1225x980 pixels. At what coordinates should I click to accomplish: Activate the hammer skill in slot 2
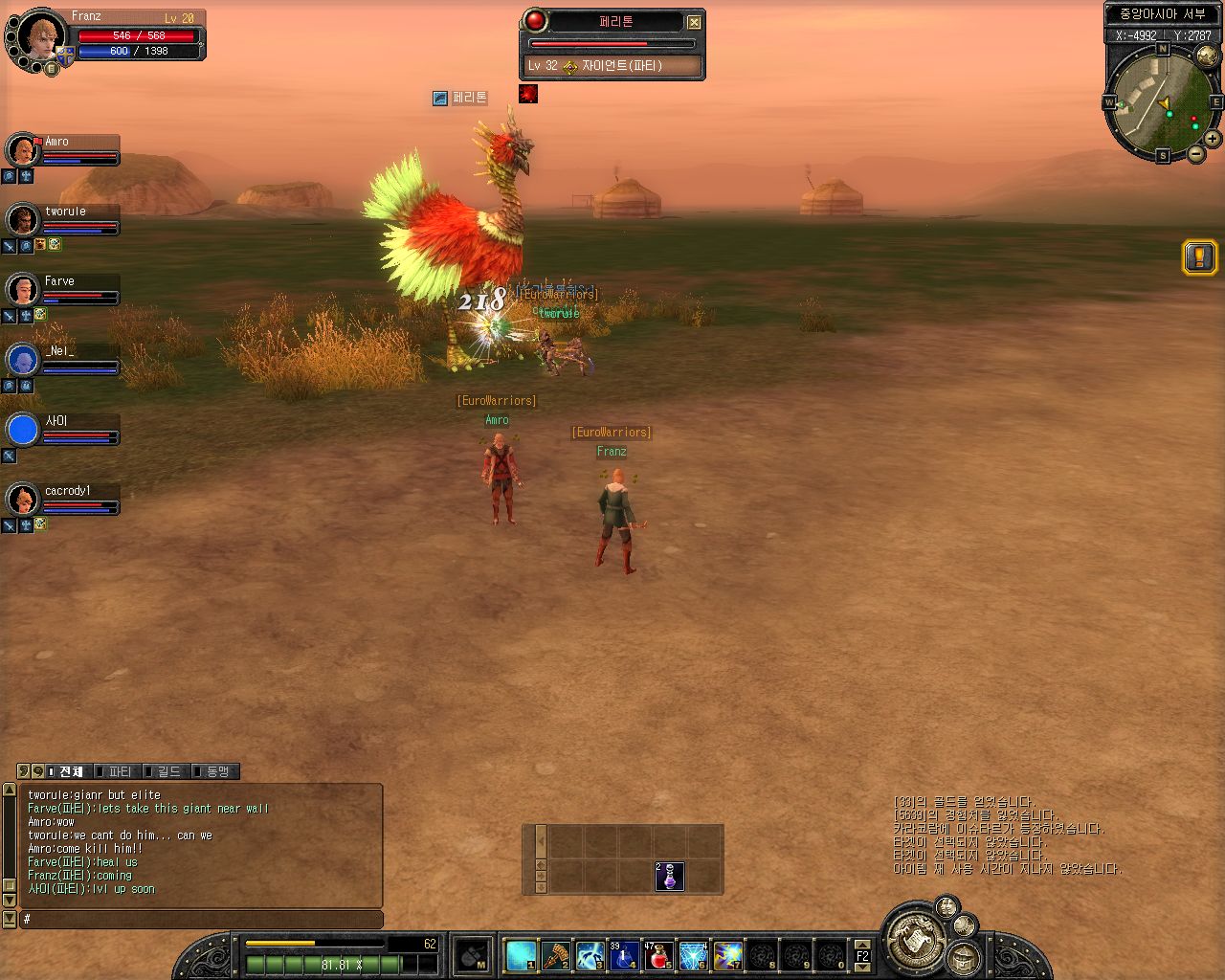coord(556,955)
